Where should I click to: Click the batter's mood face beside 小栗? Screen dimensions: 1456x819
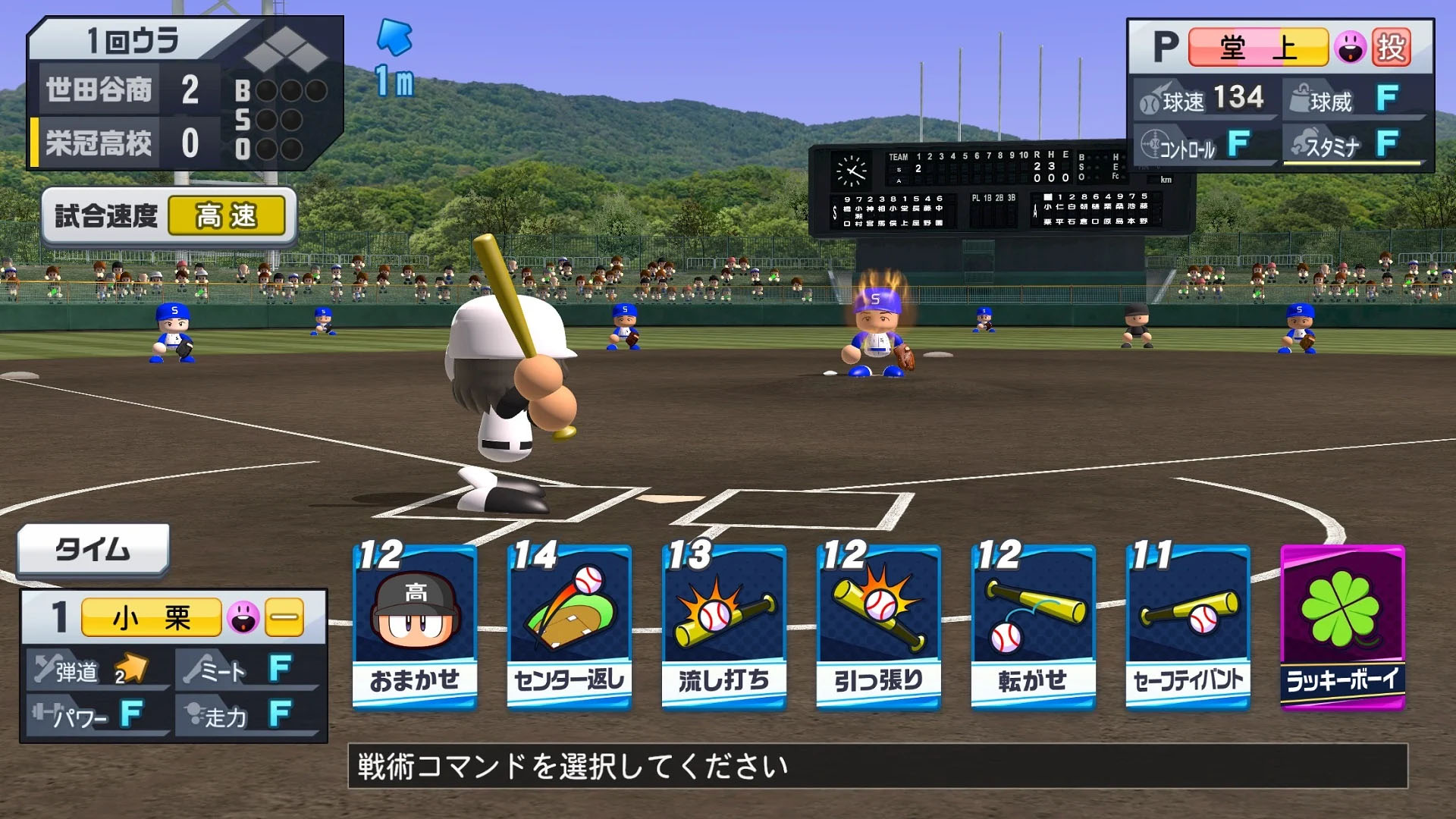(243, 616)
